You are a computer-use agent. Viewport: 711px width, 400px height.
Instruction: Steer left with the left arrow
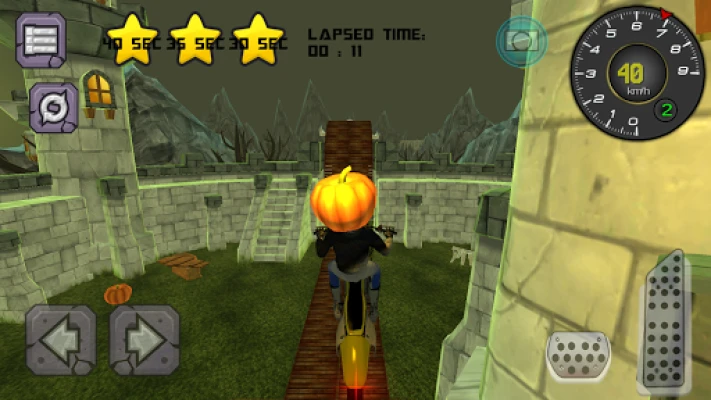click(x=61, y=340)
